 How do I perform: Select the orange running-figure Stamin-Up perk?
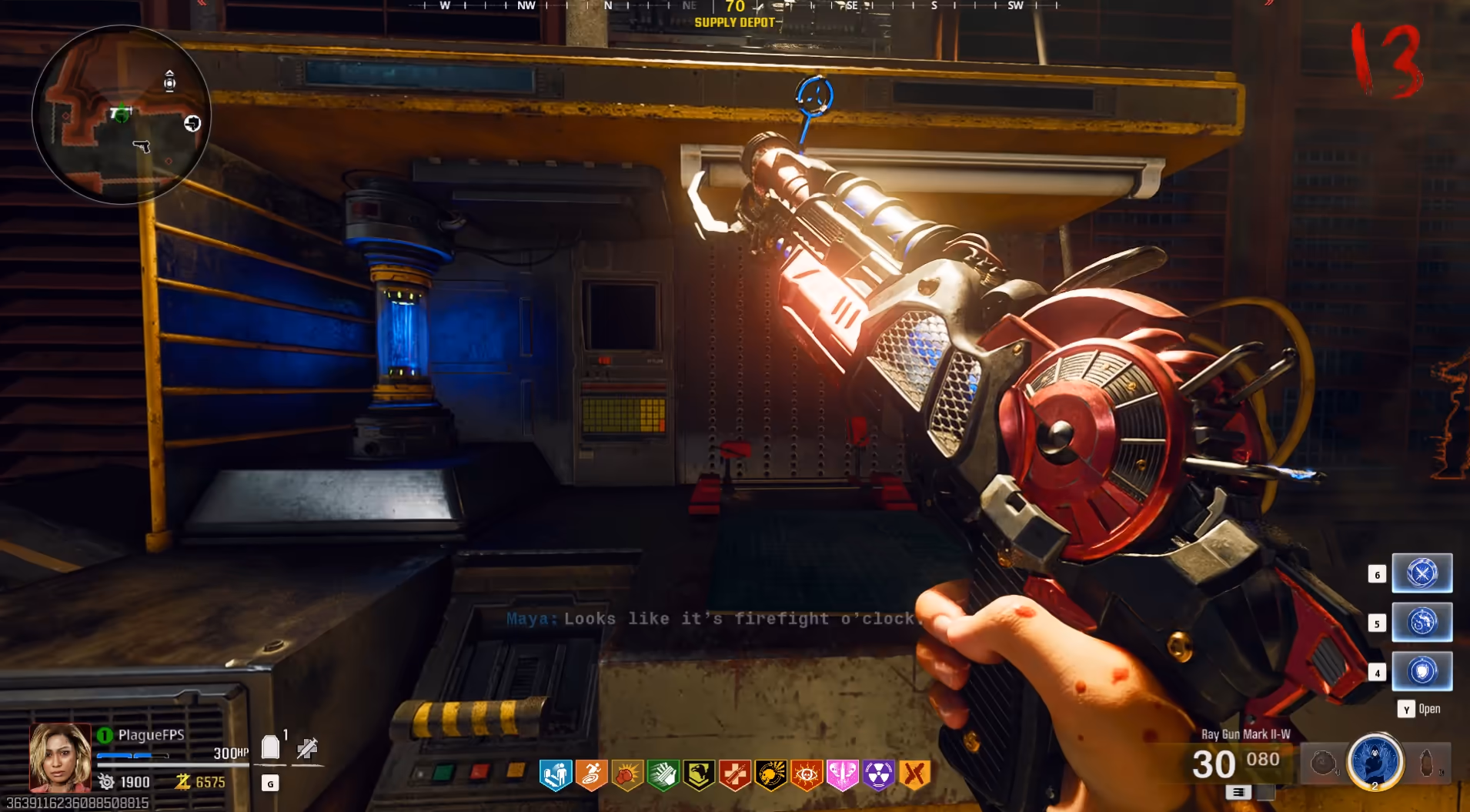tap(591, 775)
